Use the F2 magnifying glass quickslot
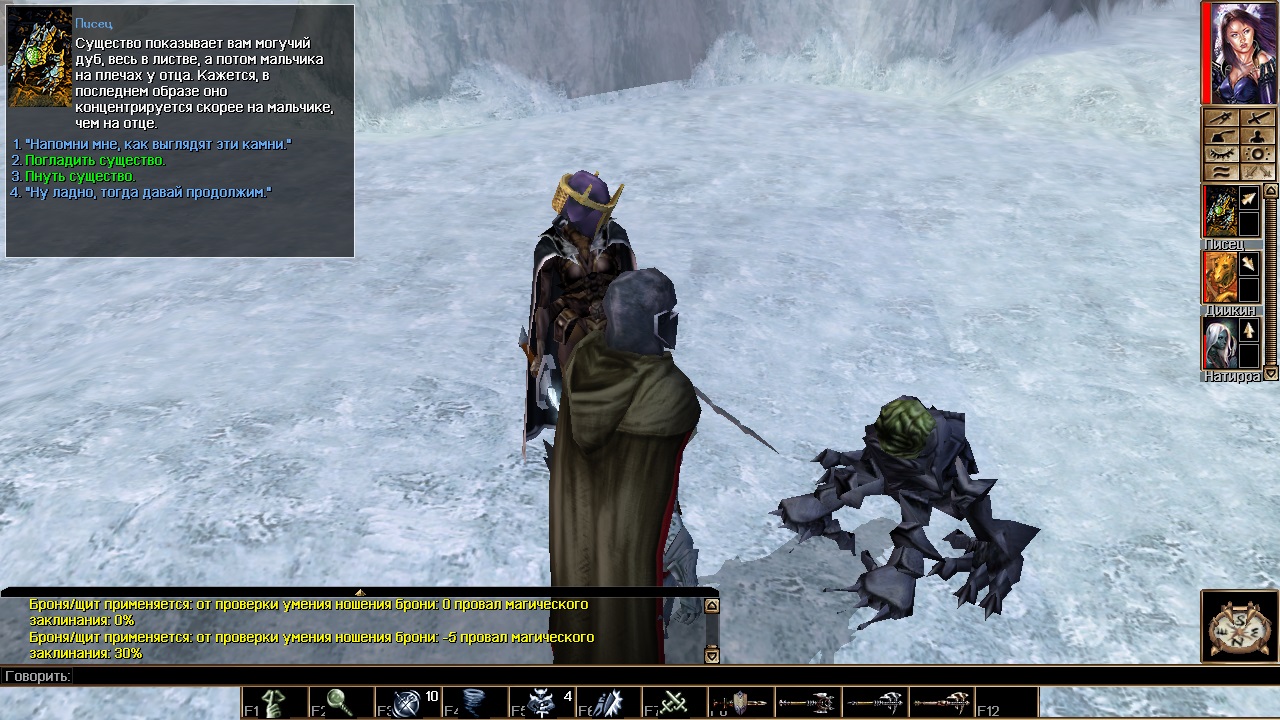 pos(340,703)
